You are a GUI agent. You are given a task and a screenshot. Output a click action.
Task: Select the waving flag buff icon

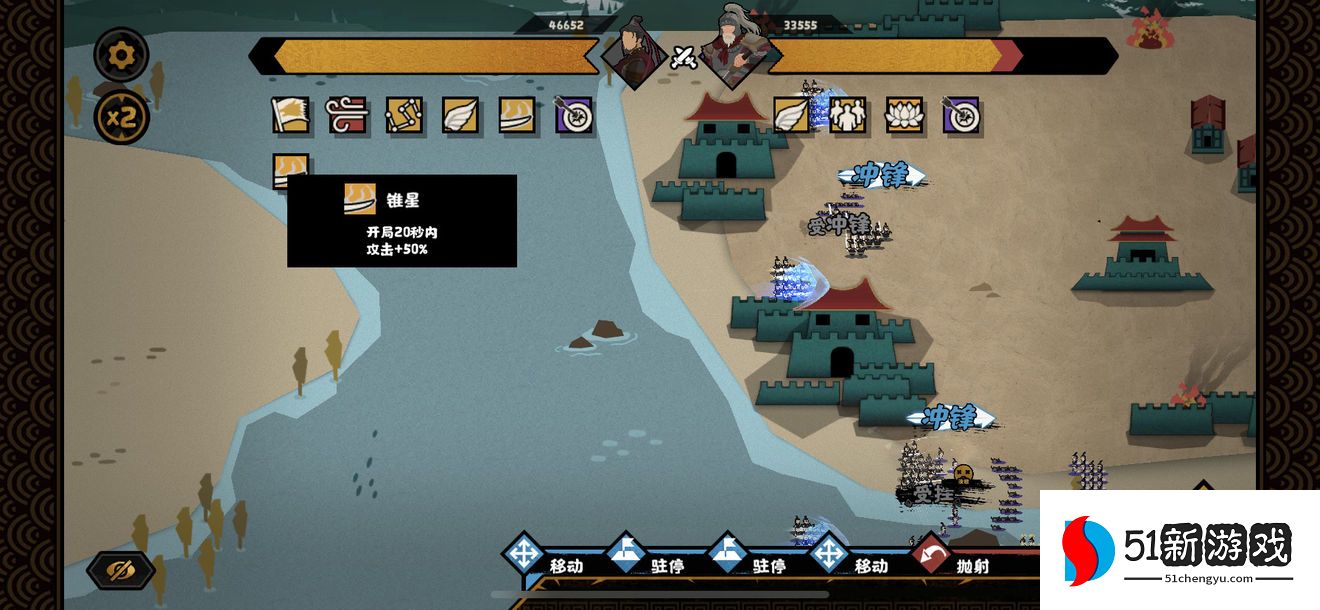(x=291, y=115)
